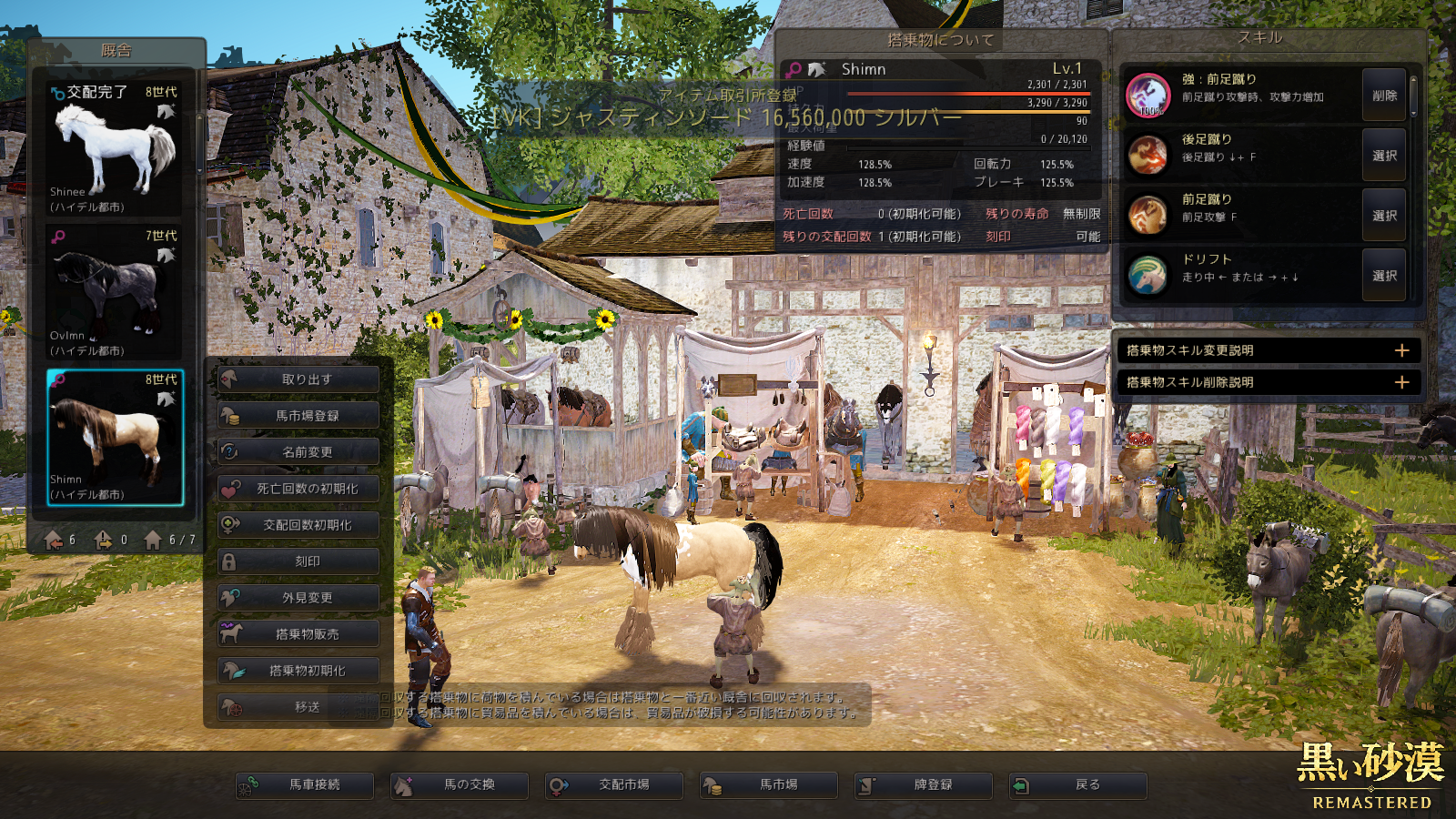Select the horse Shimn in the stable list
Image resolution: width=1456 pixels, height=819 pixels.
115,438
